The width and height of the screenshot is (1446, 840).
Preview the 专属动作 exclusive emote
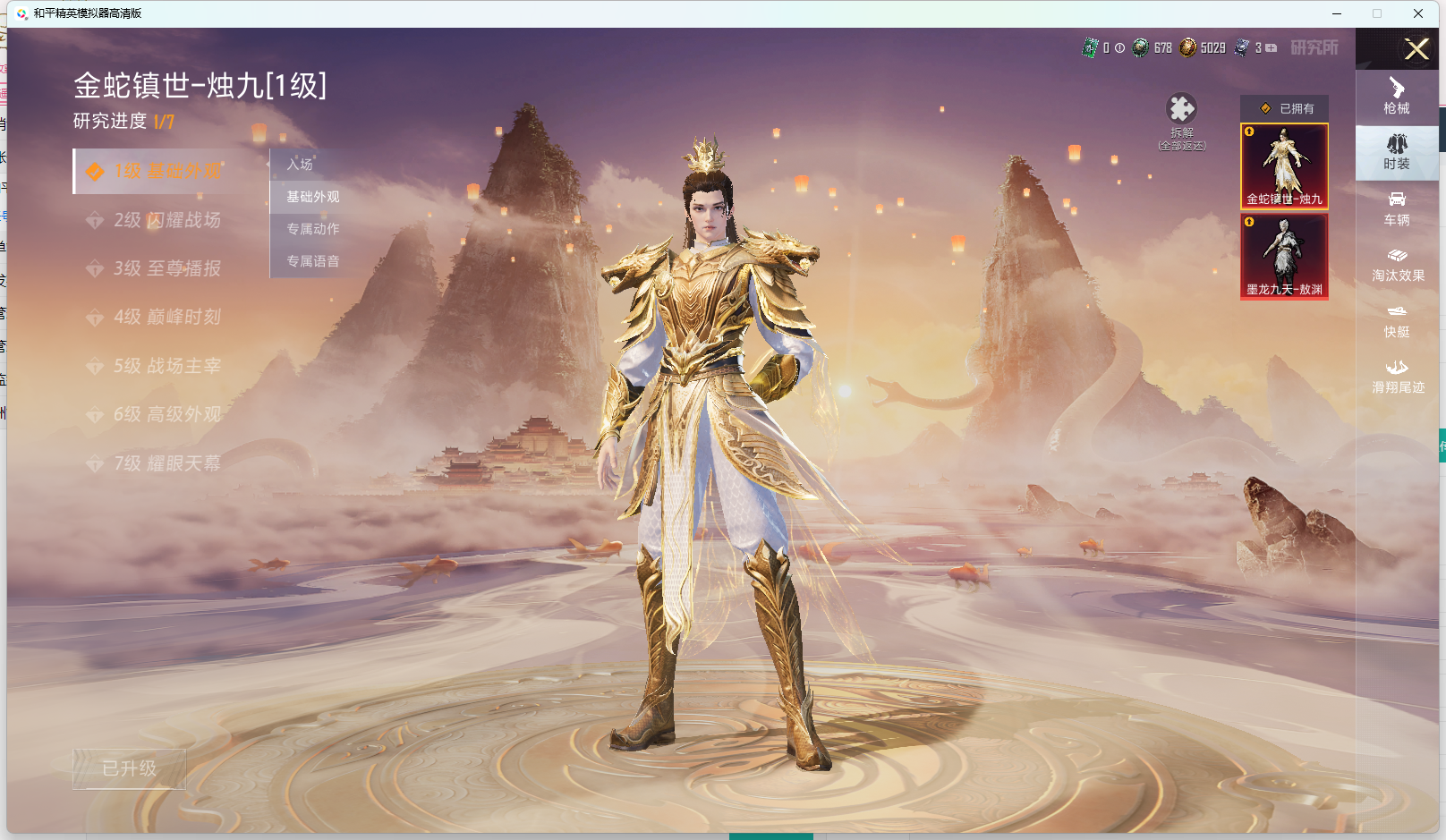point(313,229)
